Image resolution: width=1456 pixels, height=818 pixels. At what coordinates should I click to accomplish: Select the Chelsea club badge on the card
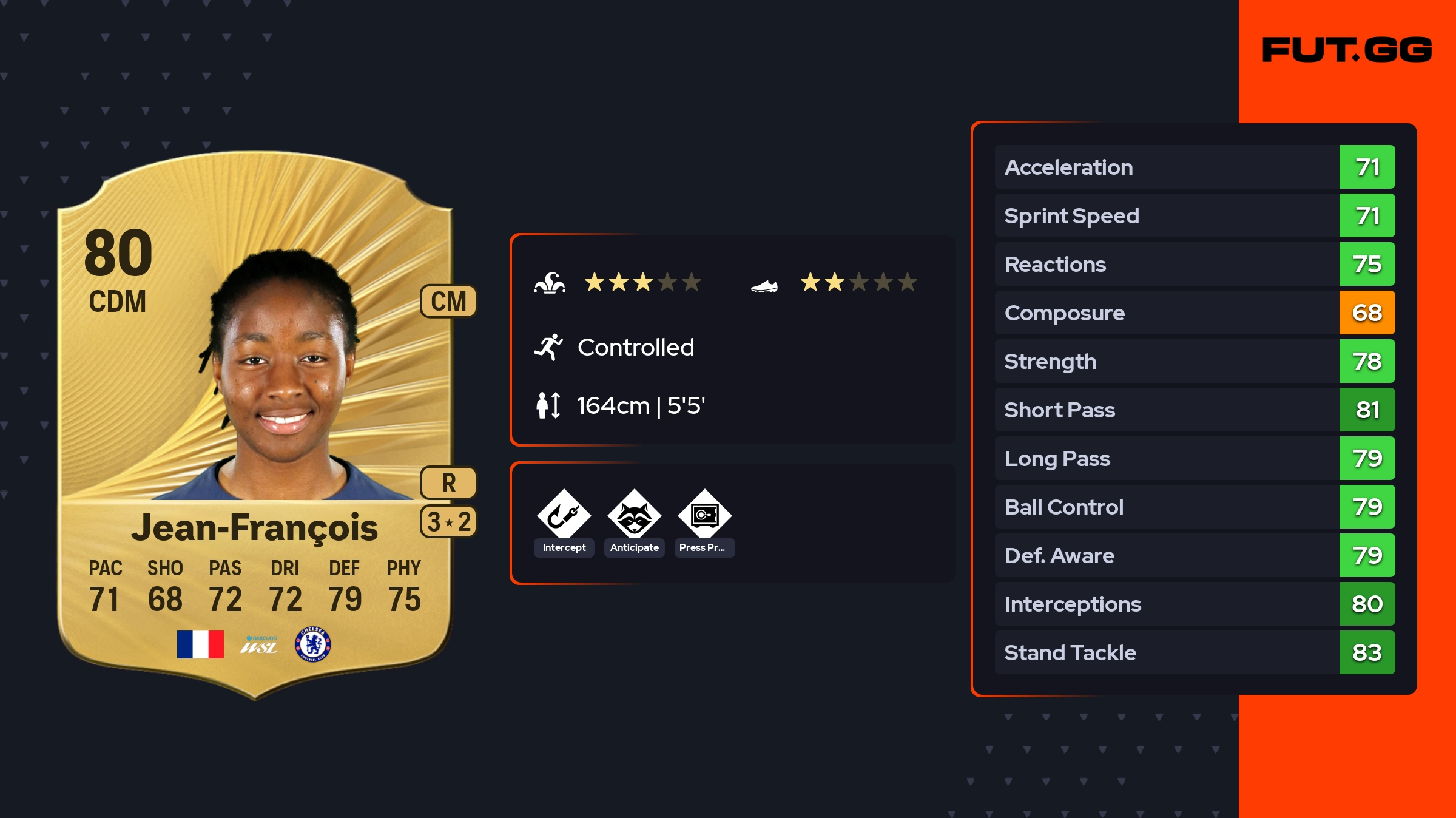click(x=313, y=644)
